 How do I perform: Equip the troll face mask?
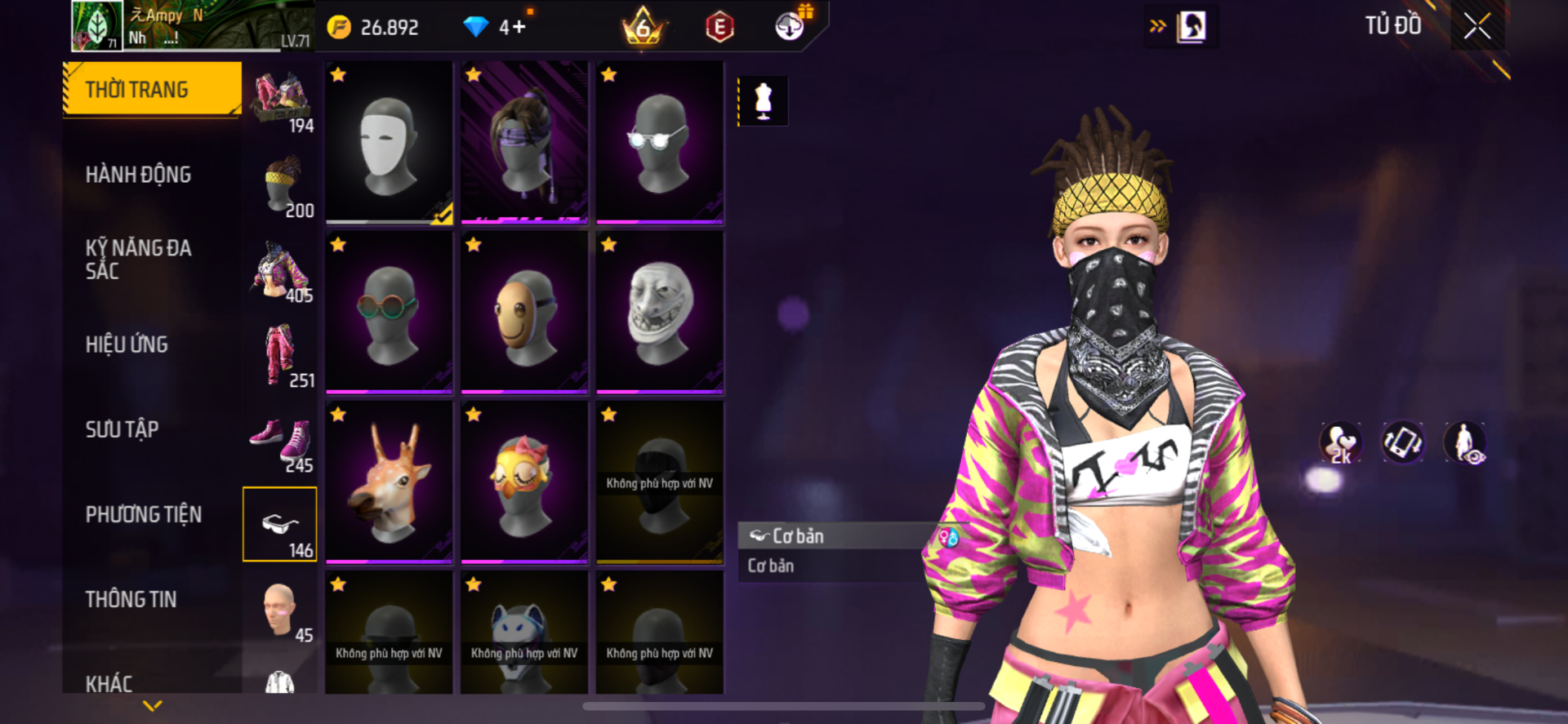click(659, 313)
